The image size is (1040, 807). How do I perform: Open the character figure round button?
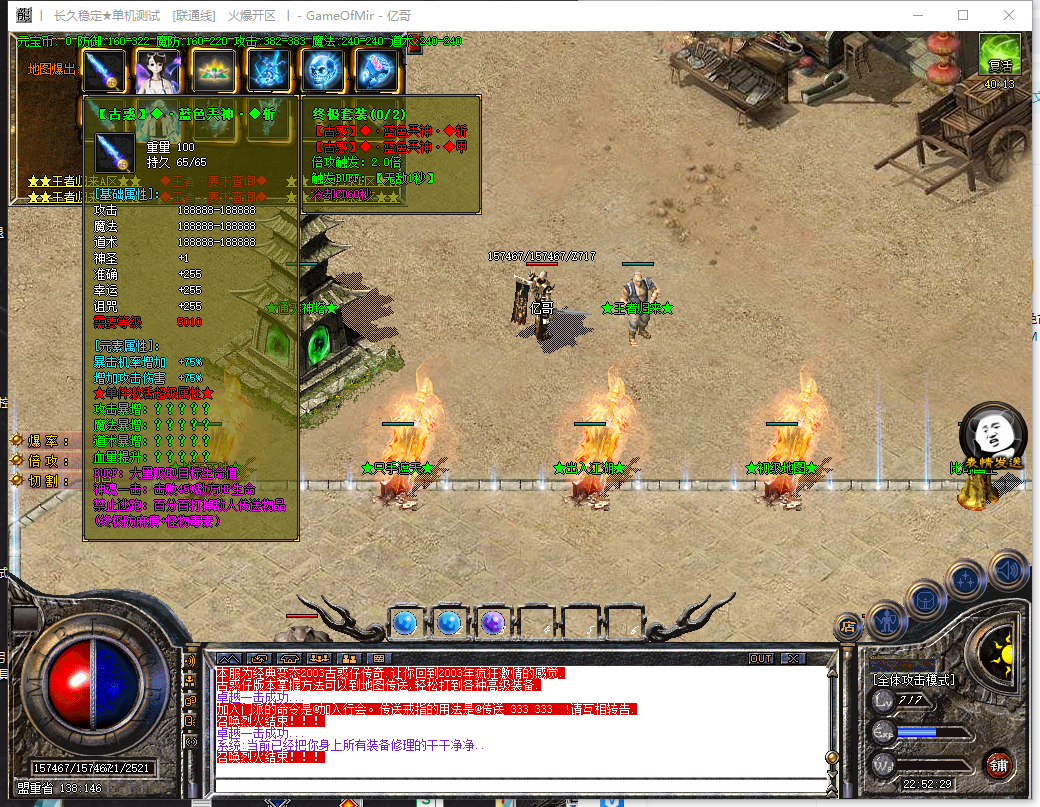[886, 620]
